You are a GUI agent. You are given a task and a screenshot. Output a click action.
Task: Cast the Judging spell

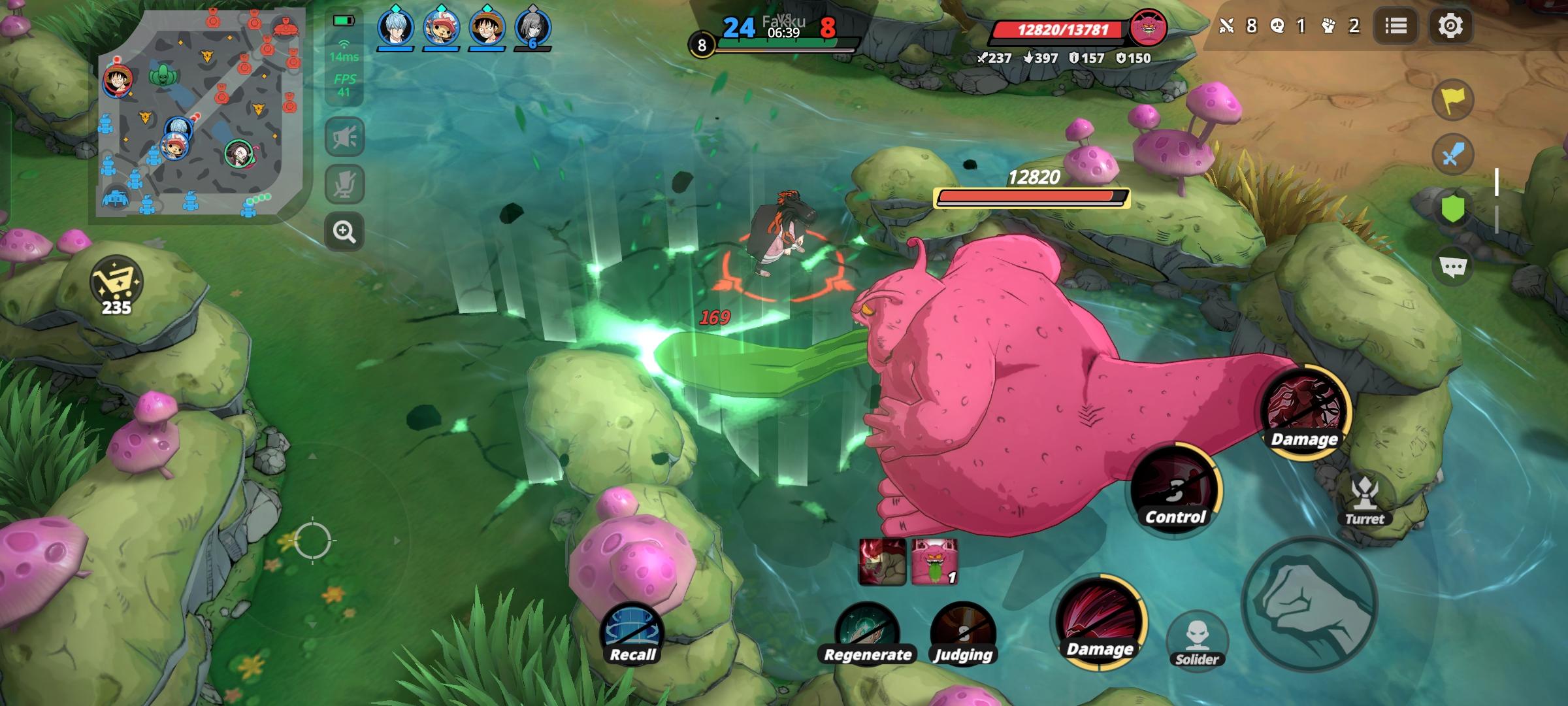(963, 634)
